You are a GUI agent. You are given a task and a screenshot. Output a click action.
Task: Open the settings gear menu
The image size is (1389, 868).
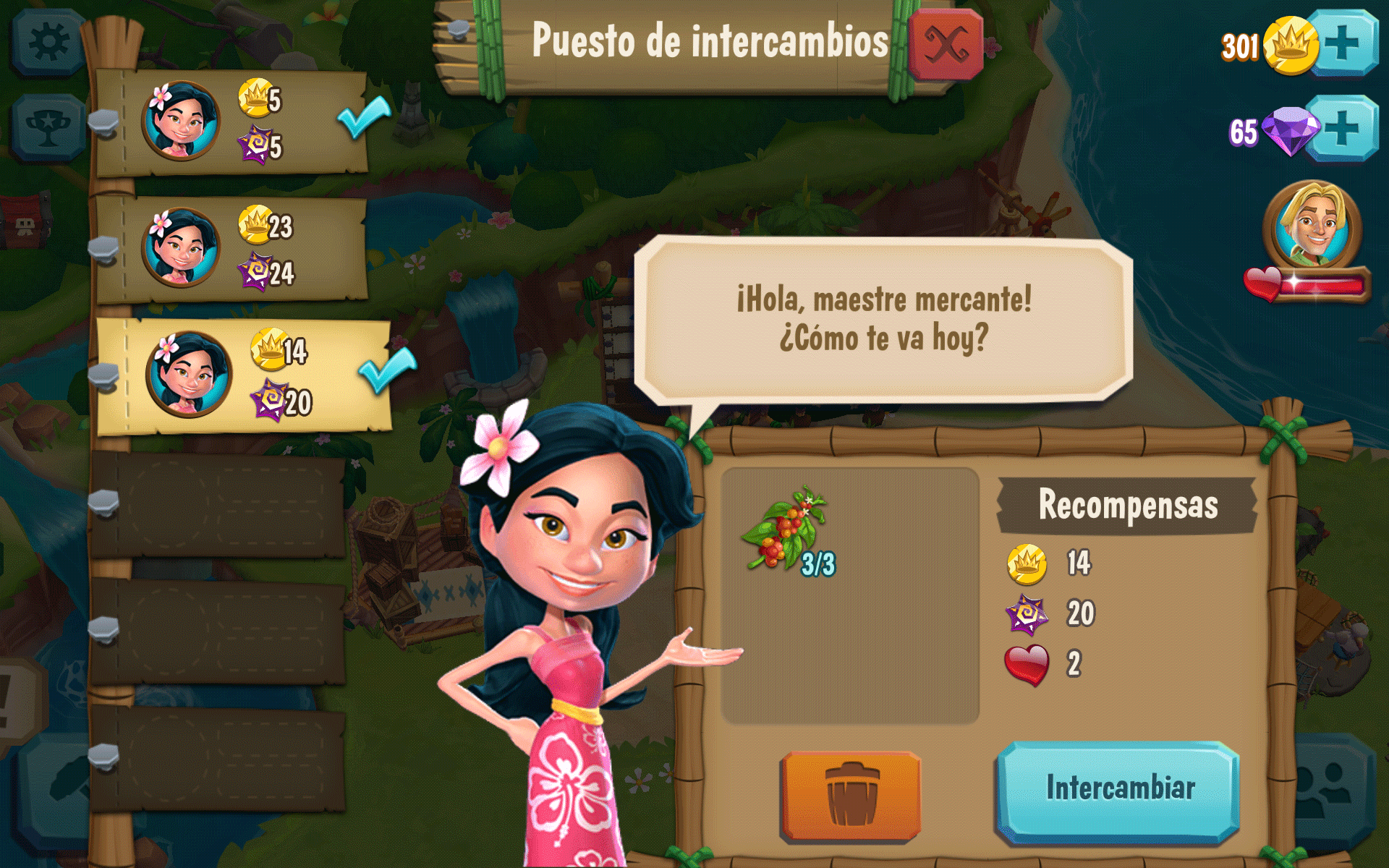tap(48, 43)
